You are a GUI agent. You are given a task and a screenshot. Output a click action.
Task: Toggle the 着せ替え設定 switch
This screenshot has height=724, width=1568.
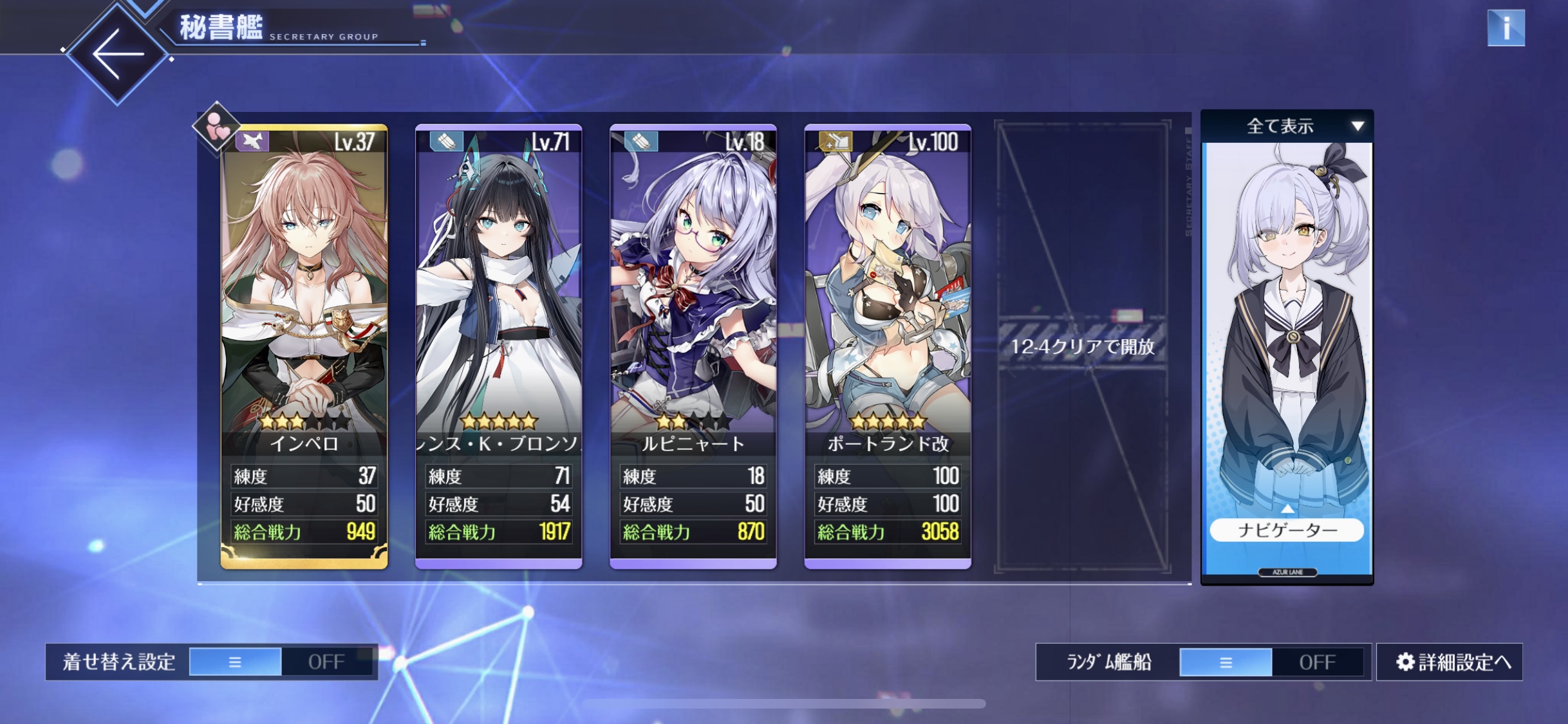[x=281, y=662]
